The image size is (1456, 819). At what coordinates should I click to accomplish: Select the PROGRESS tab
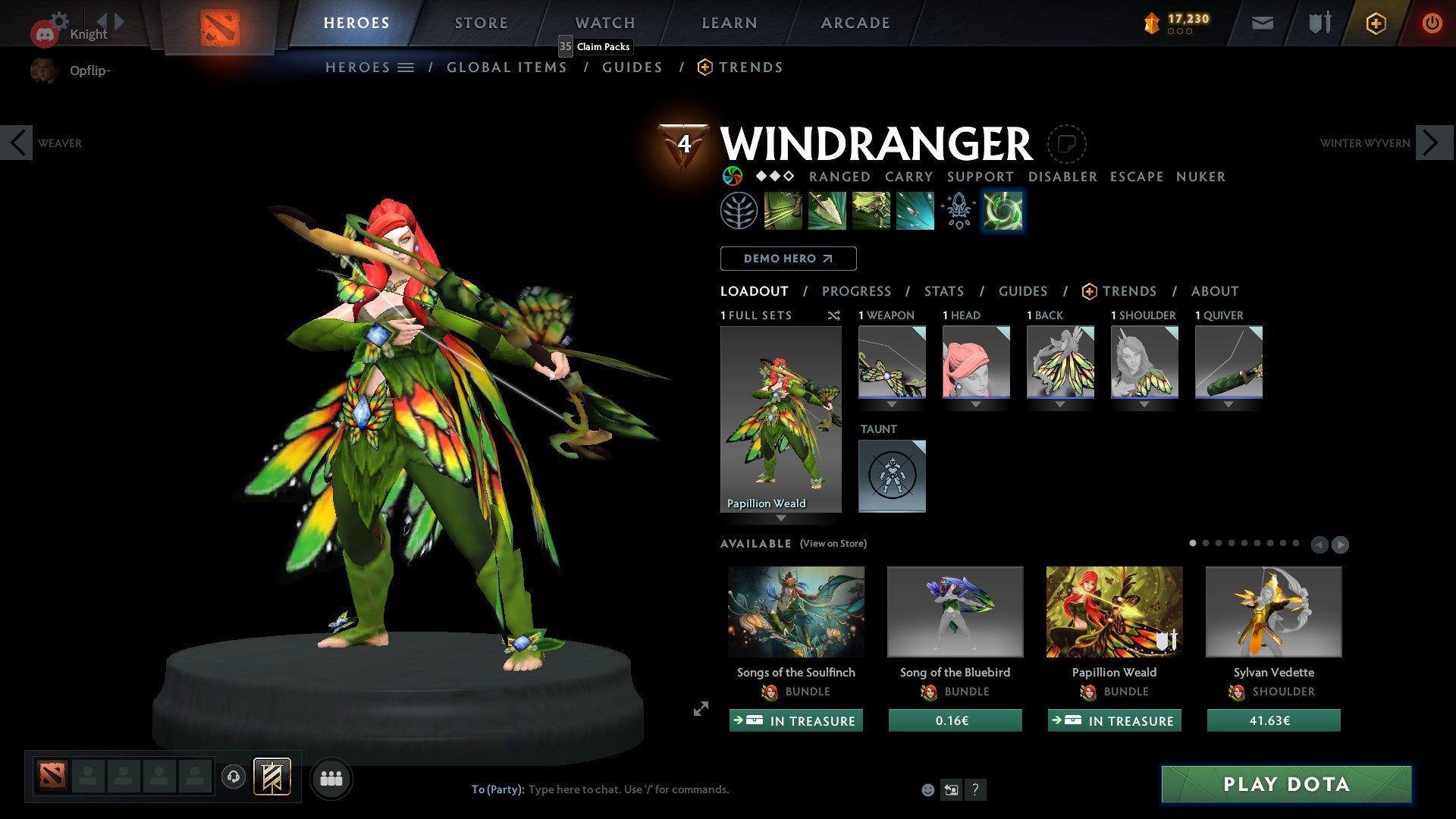coord(857,290)
